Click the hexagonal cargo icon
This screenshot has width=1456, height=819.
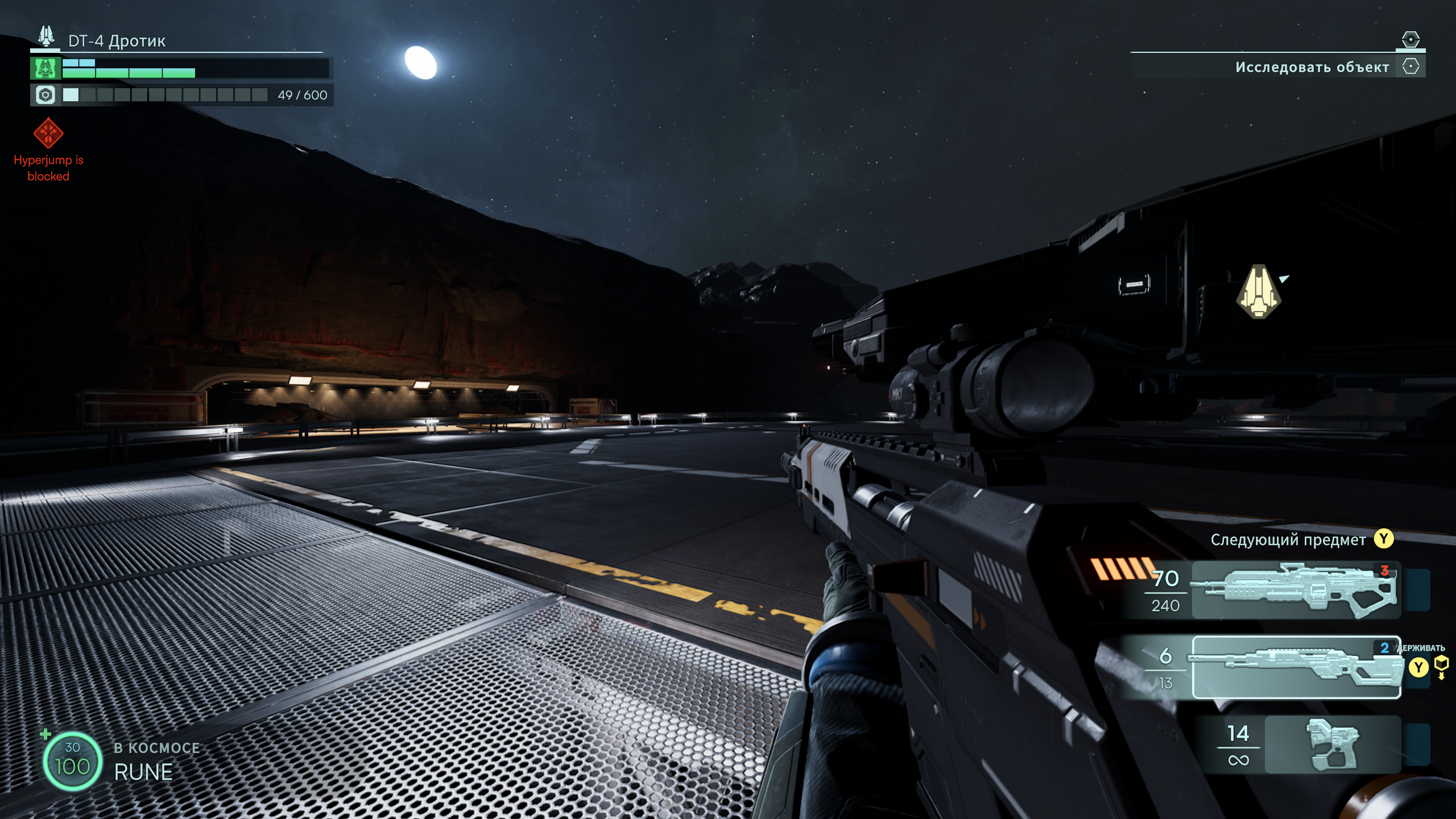45,95
